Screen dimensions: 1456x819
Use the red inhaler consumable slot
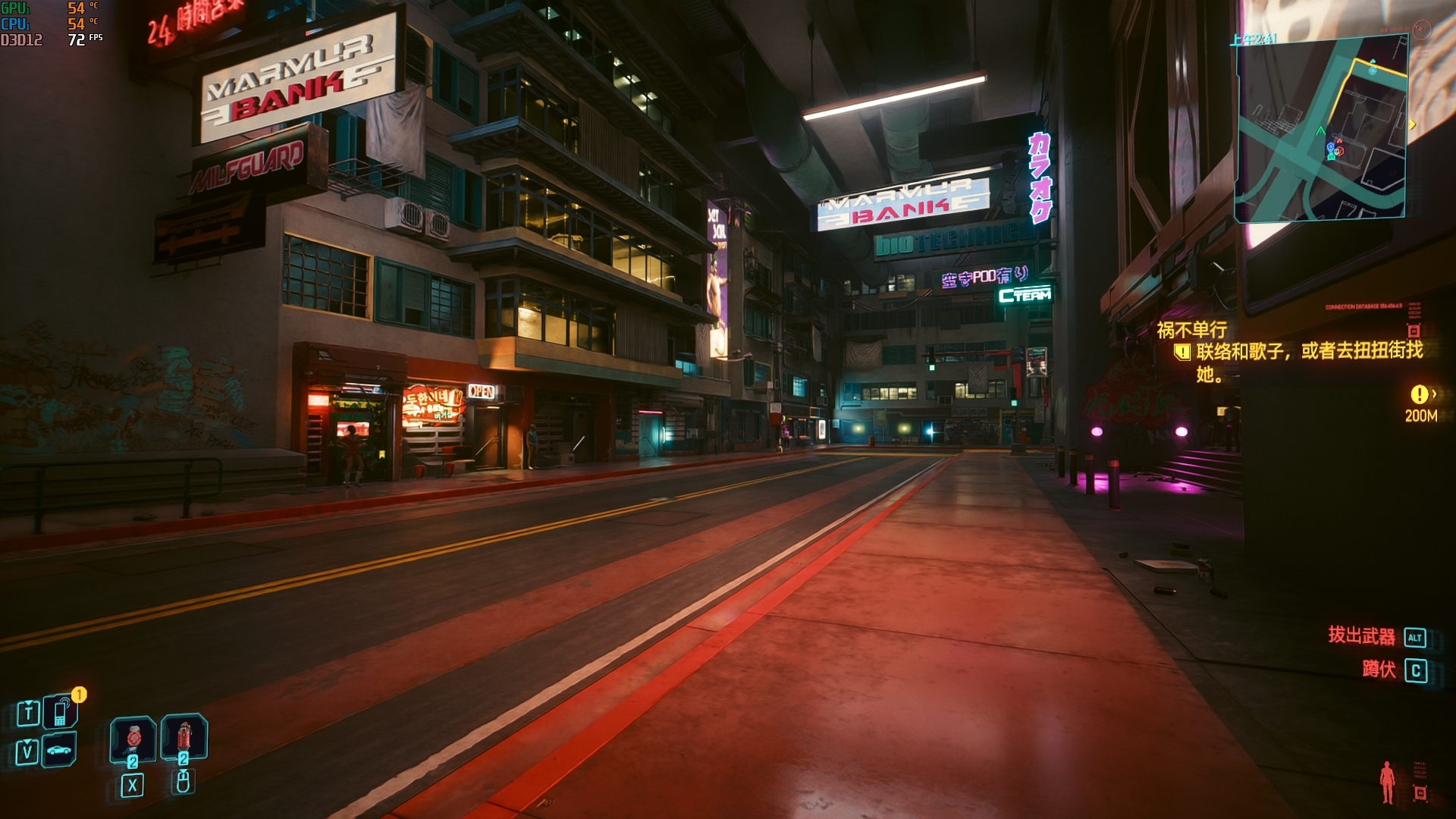coord(133,739)
